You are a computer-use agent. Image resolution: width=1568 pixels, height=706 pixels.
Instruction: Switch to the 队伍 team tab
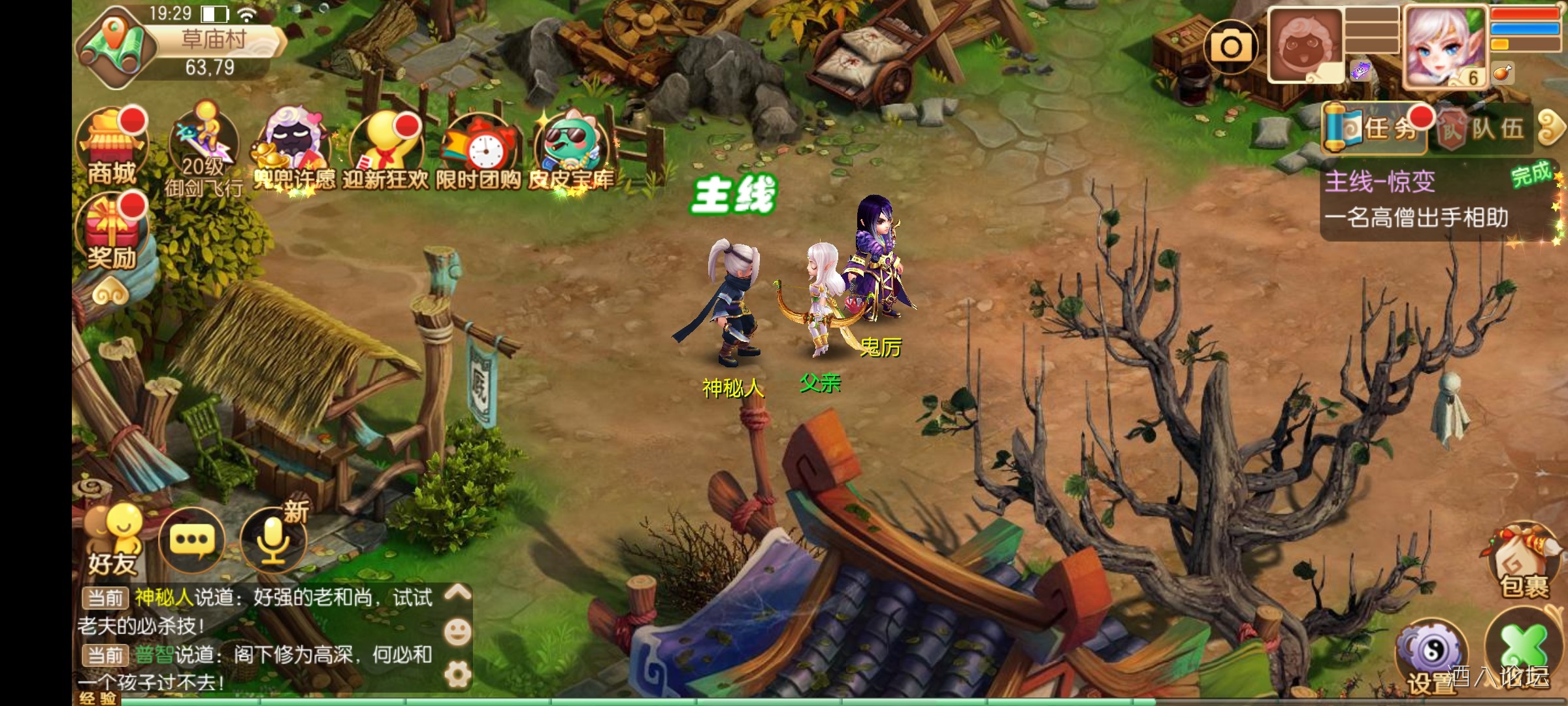1483,128
